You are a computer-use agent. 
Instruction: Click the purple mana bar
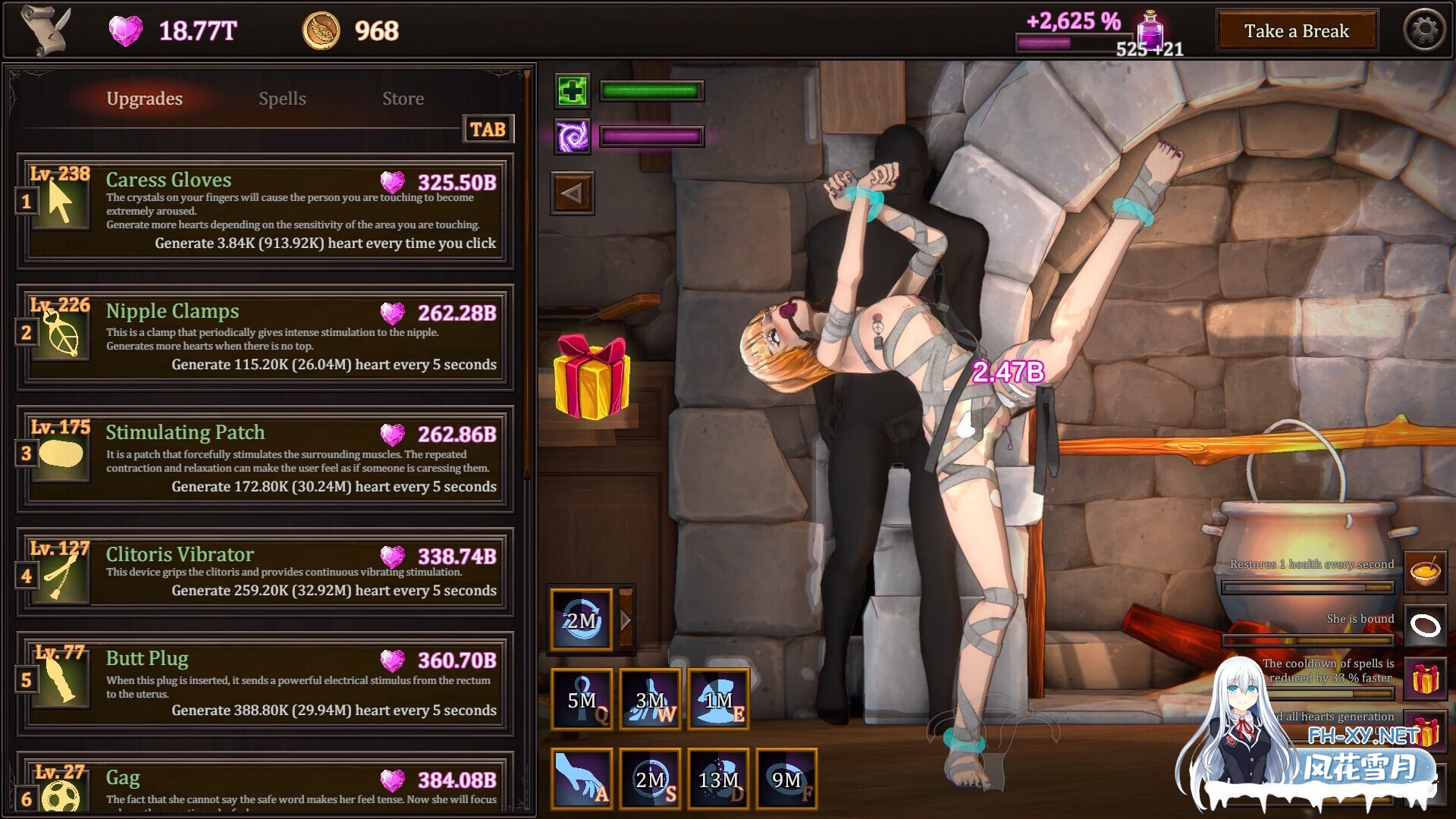(x=651, y=137)
